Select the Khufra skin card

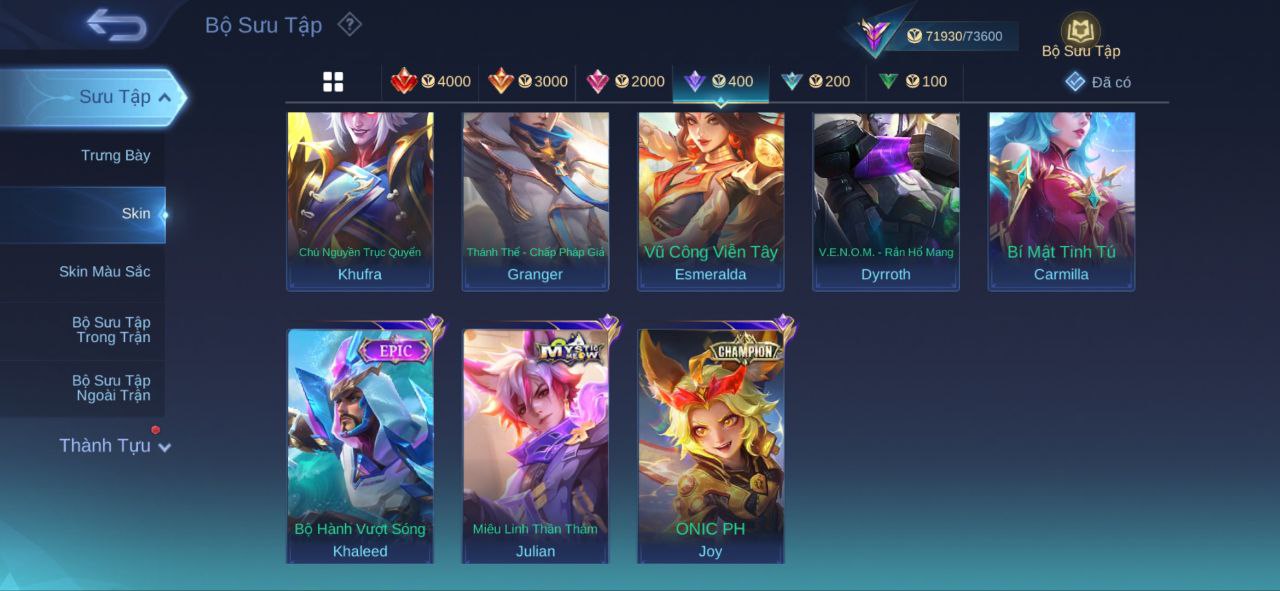[360, 200]
